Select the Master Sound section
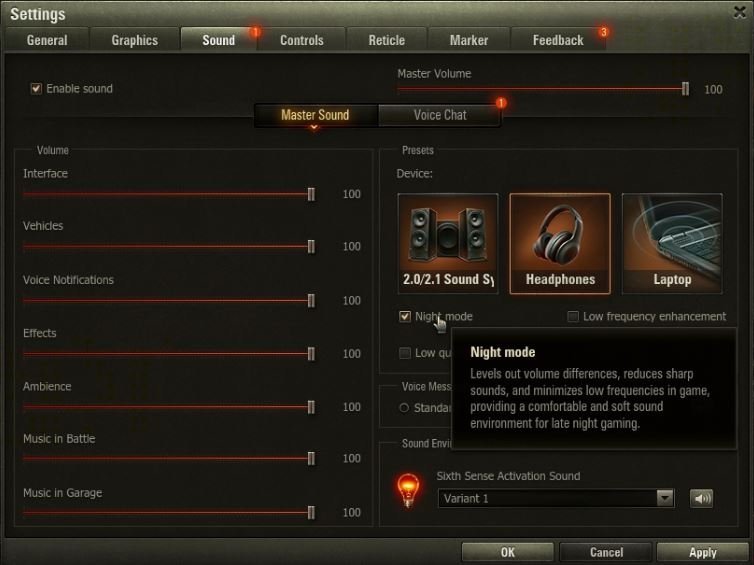This screenshot has width=754, height=565. pyautogui.click(x=315, y=115)
